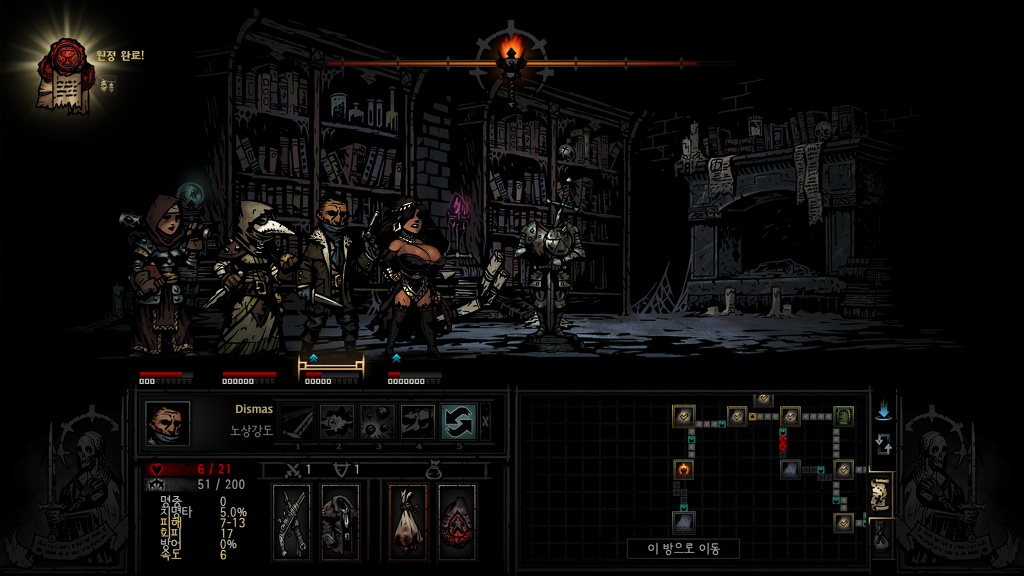This screenshot has width=1024, height=576.
Task: Activate the swap position arrows skill
Action: point(459,422)
